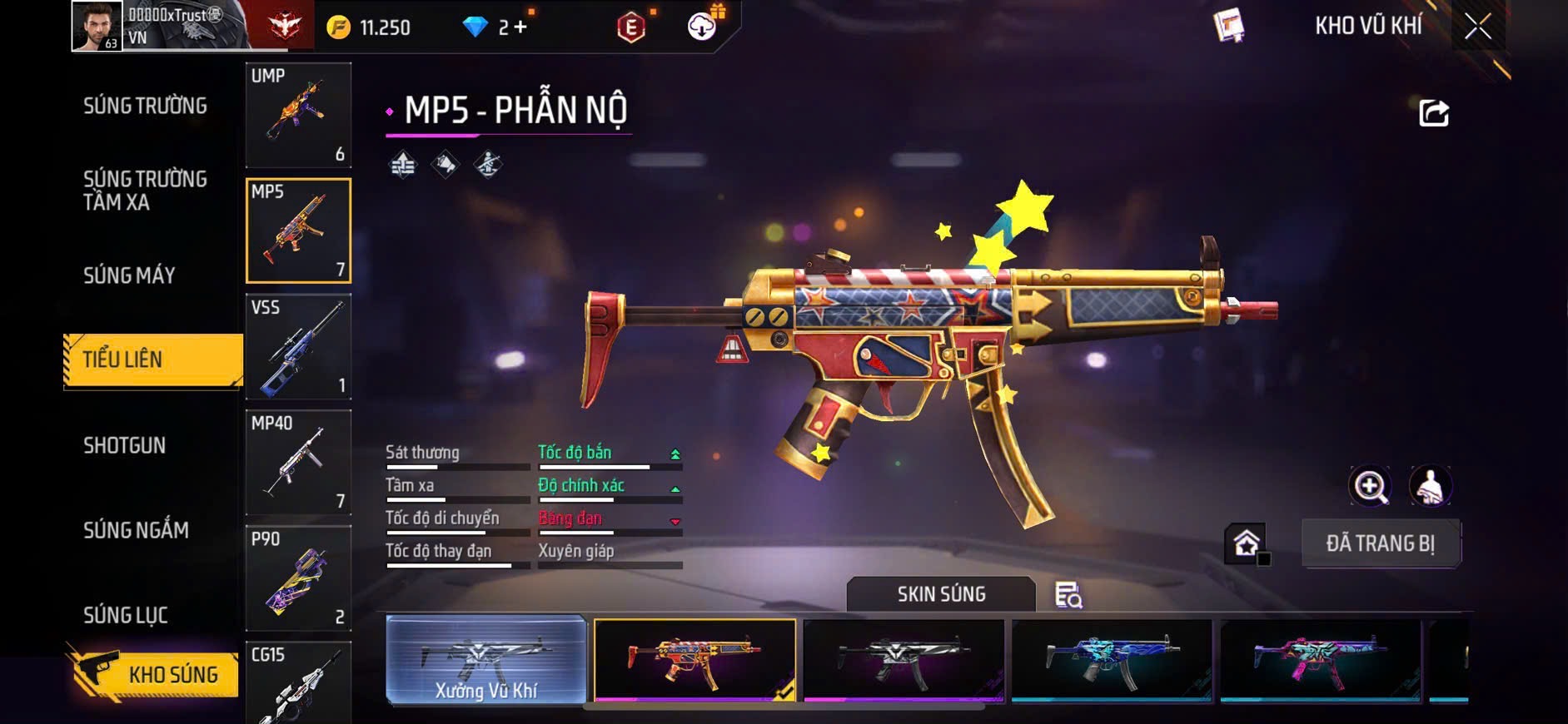Zoom in with the magnifier icon
The height and width of the screenshot is (724, 1568).
coord(1370,486)
